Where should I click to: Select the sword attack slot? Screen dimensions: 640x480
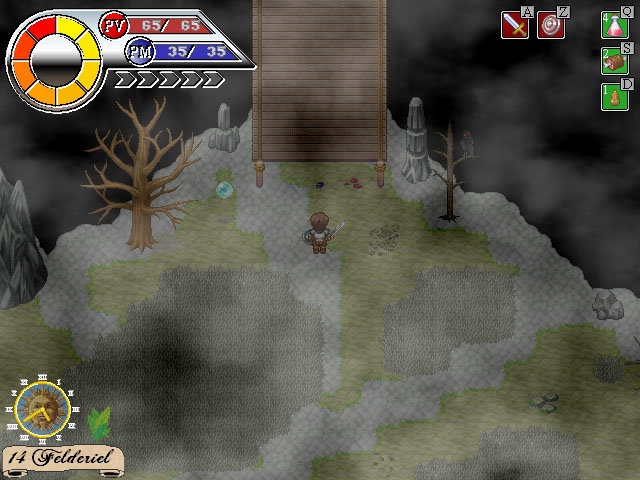pyautogui.click(x=515, y=25)
